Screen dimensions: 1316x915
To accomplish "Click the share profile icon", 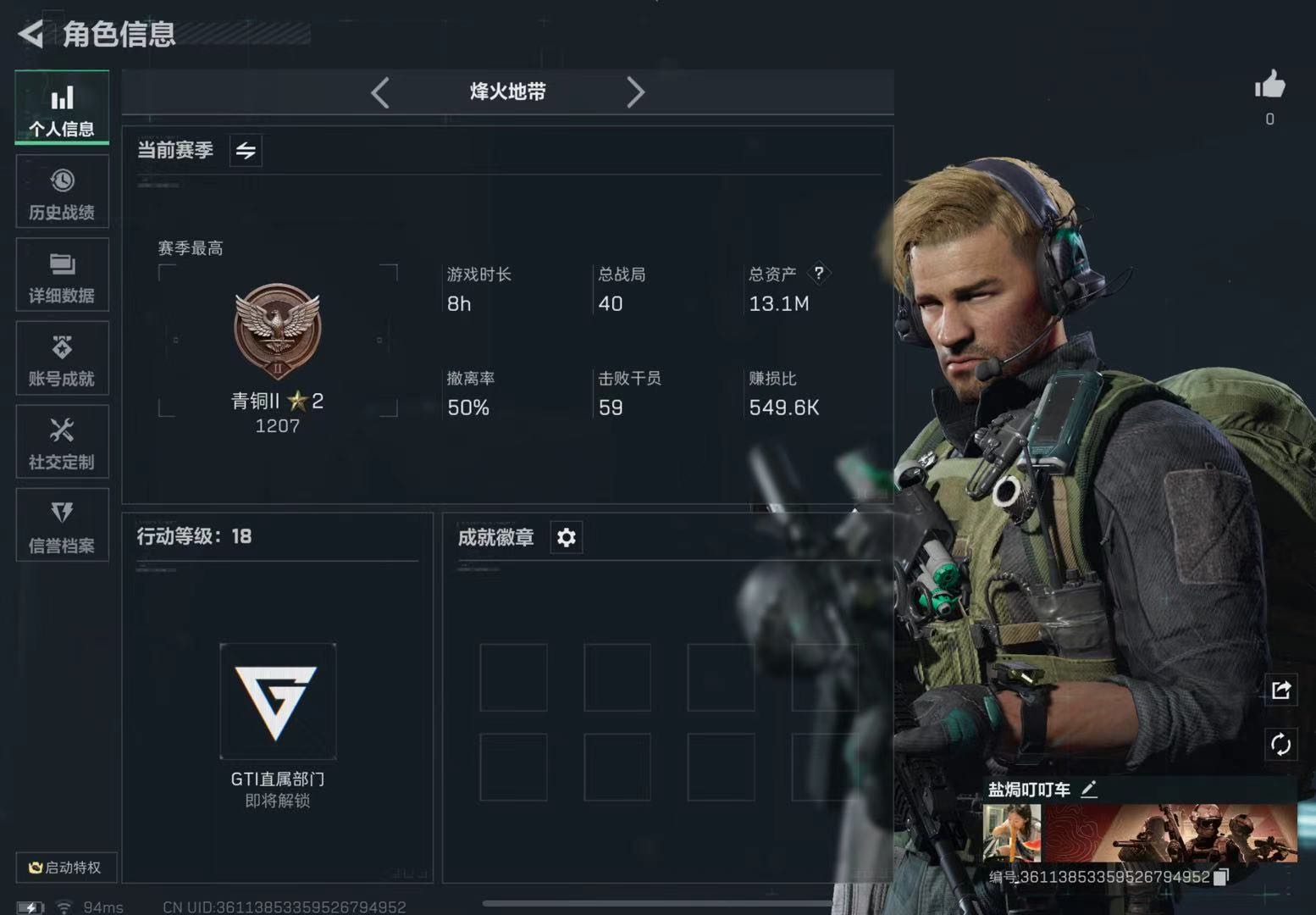I will (1280, 690).
